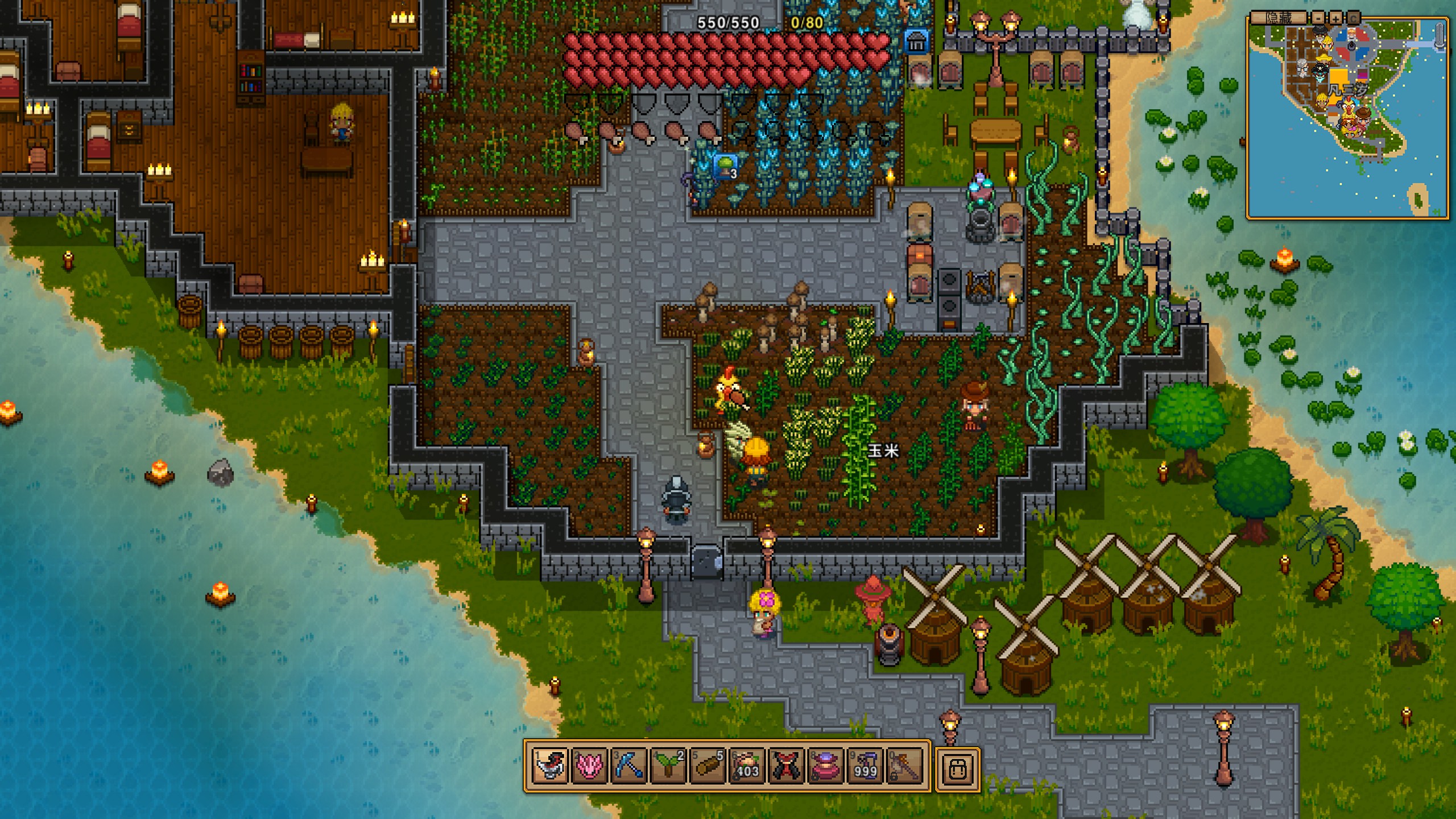Zoom in the minimap with the plus button
Viewport: 1456px width, 819px height.
[1335, 18]
